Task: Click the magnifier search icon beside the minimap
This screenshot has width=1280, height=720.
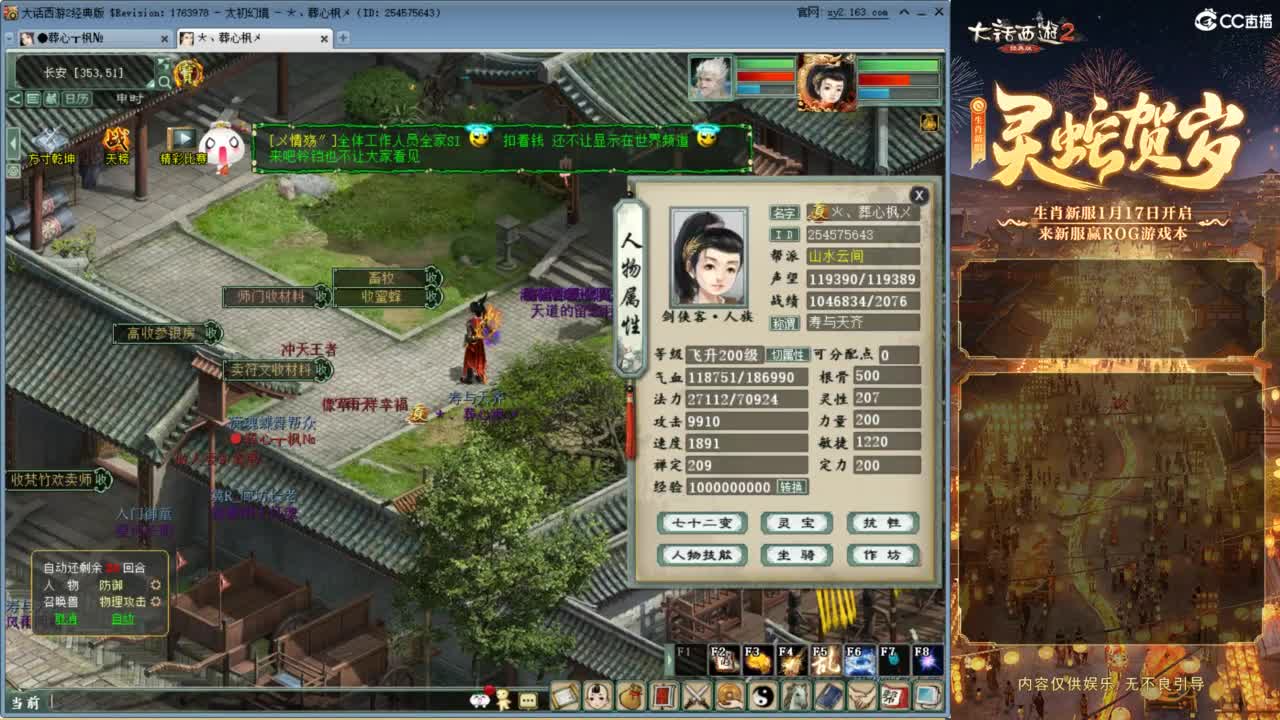Action: point(165,80)
